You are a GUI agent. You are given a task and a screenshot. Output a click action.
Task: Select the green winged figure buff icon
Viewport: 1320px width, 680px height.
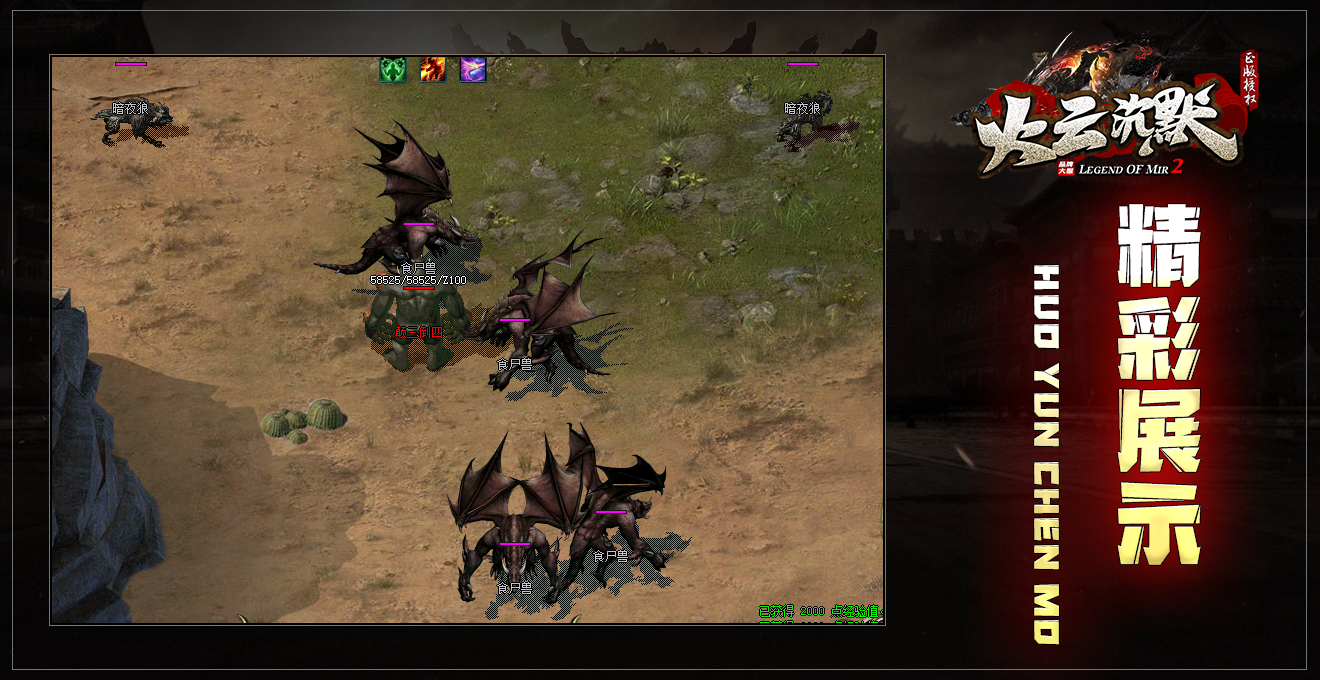[x=392, y=70]
